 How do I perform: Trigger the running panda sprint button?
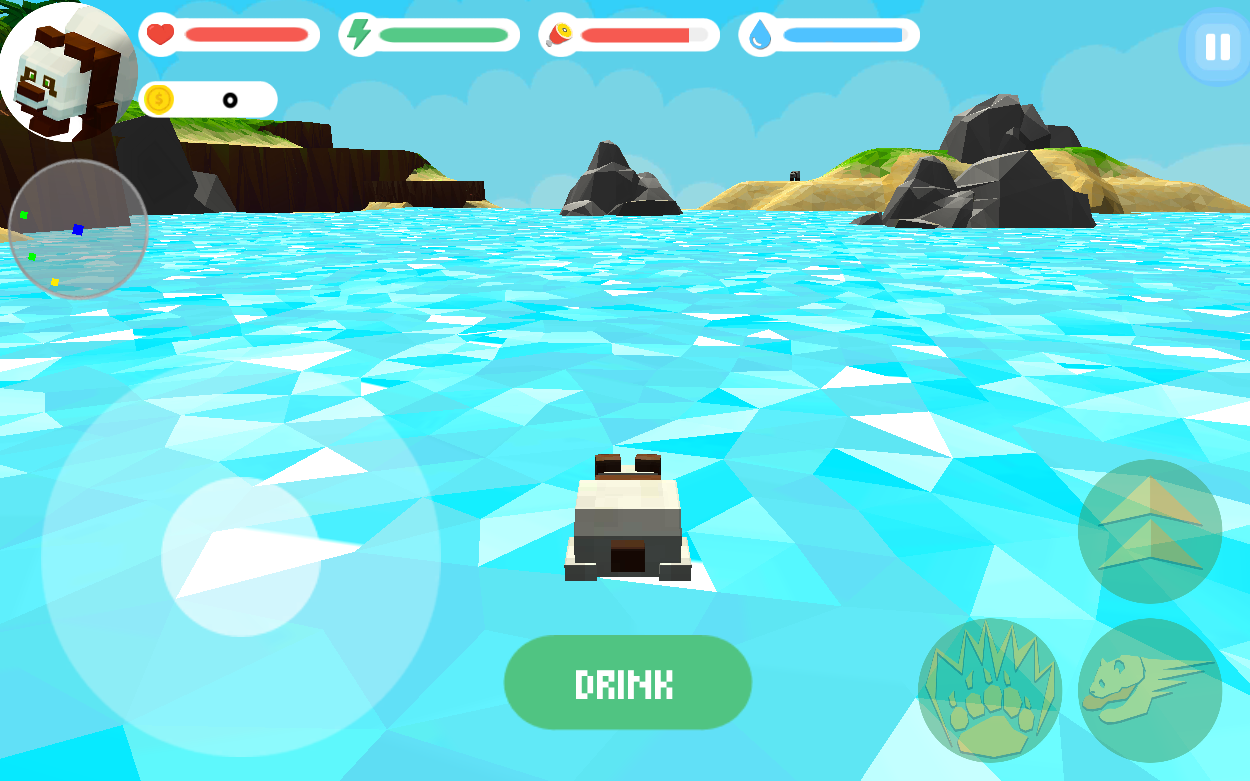point(1150,690)
